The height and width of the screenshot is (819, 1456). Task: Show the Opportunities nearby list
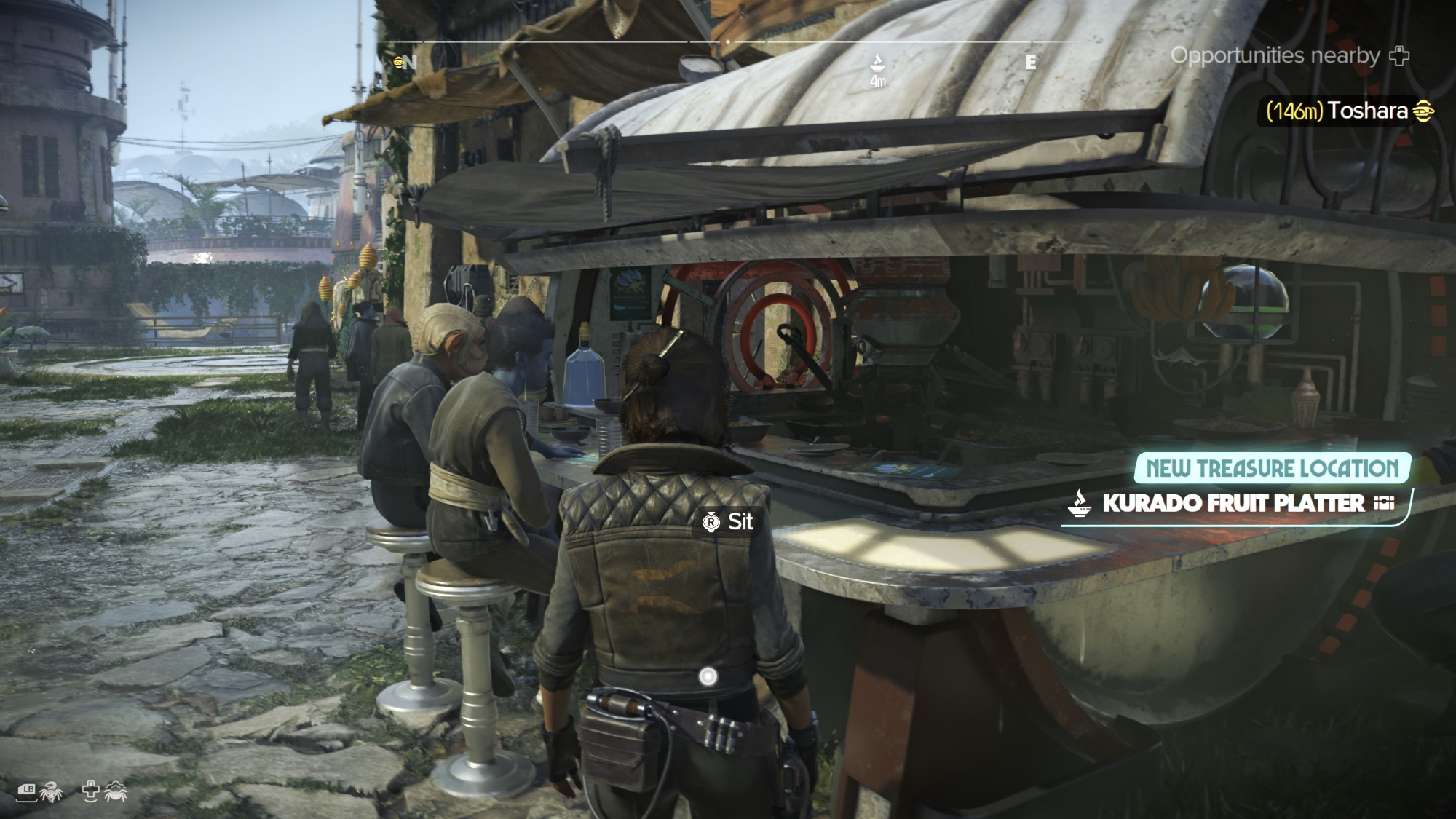point(1289,56)
